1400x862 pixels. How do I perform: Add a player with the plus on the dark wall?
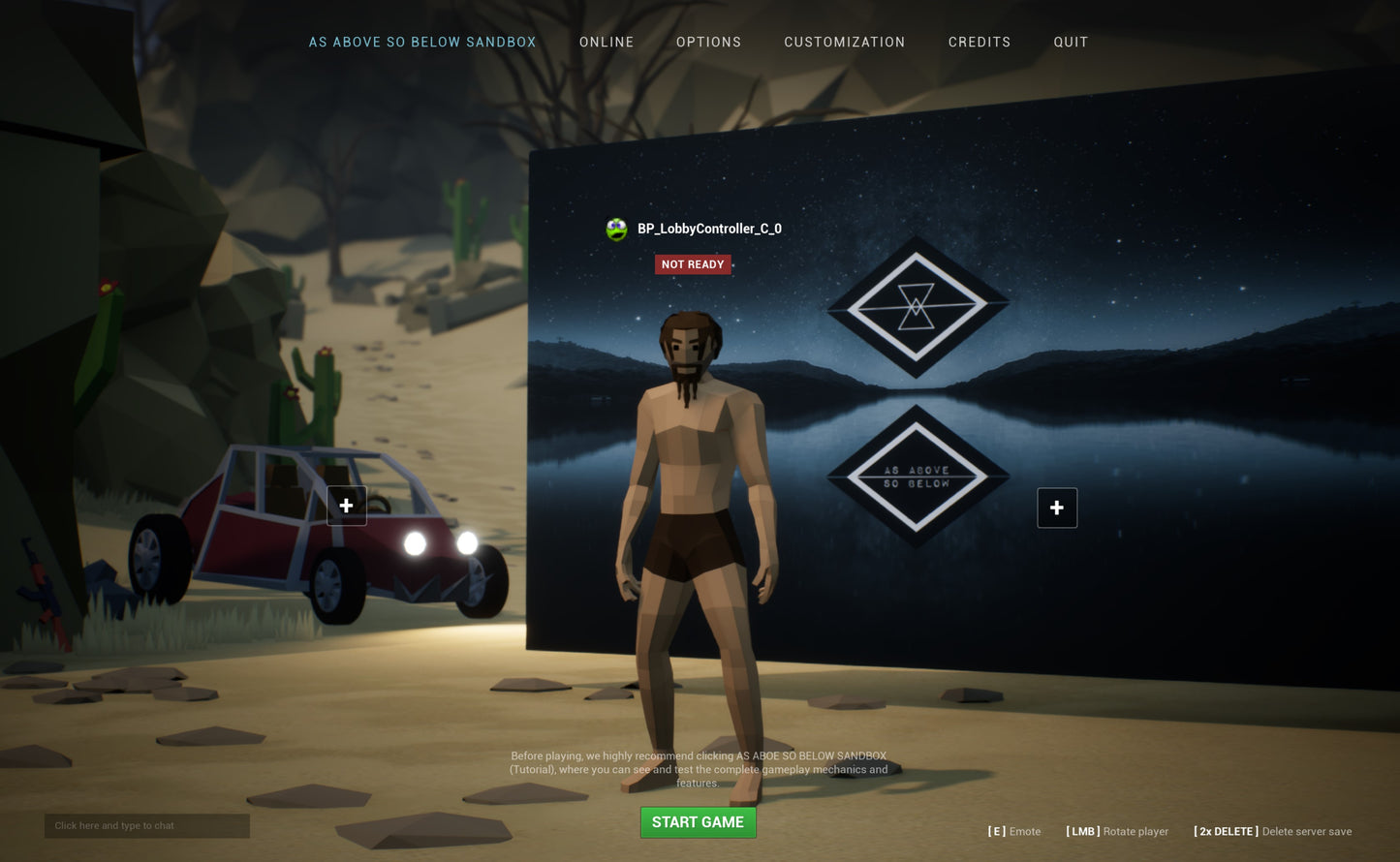point(1056,508)
